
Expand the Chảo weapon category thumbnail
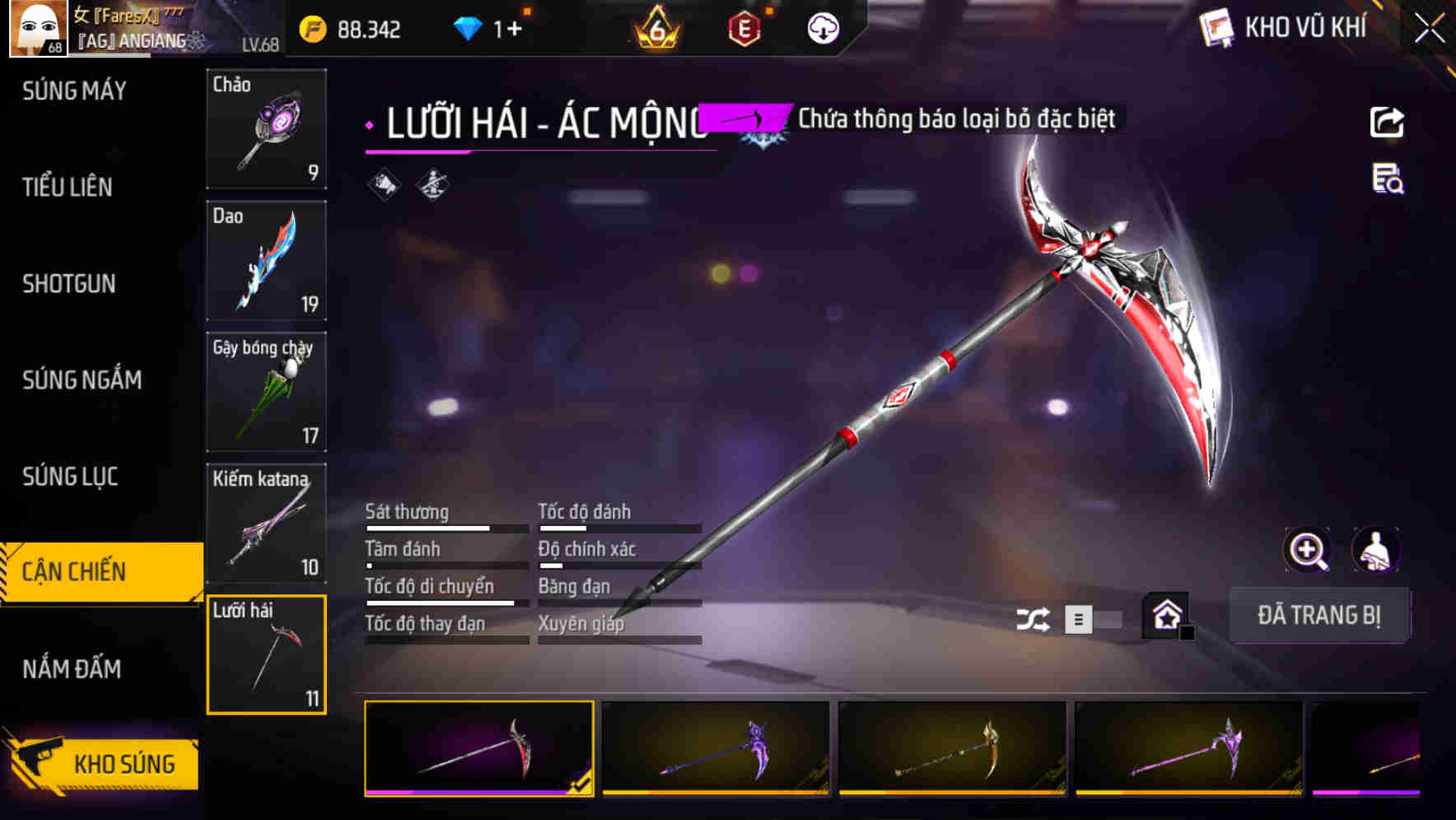pyautogui.click(x=266, y=129)
